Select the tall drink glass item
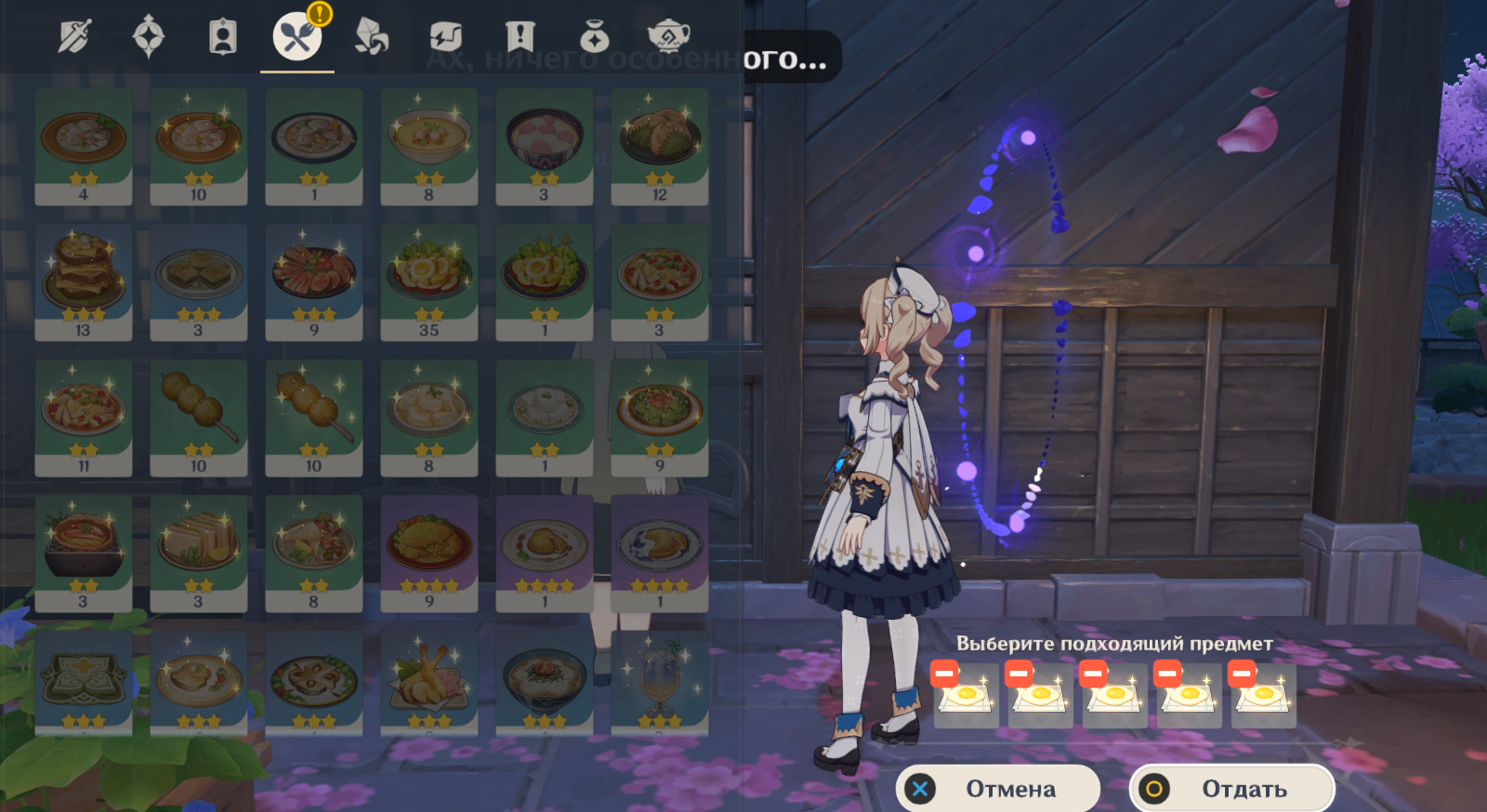Screen dimensions: 1487x812 point(660,683)
